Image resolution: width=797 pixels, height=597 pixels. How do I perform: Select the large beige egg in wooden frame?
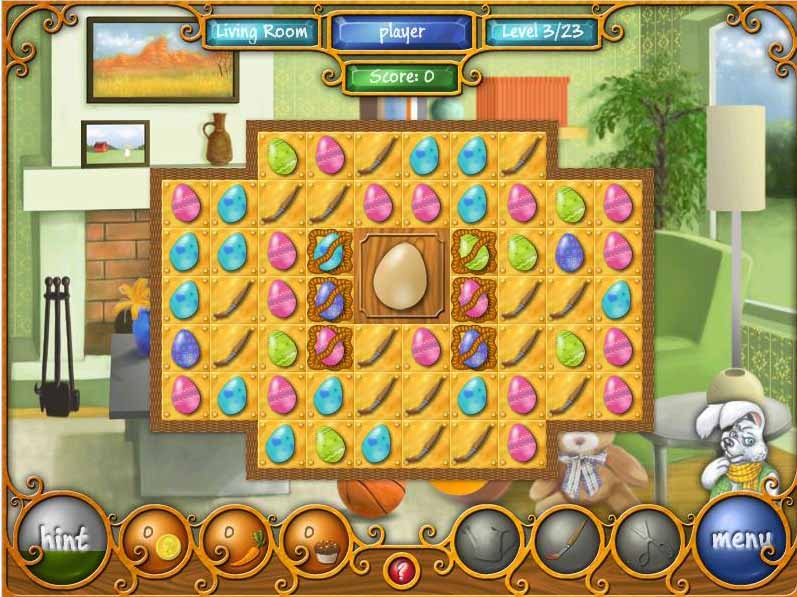point(402,276)
